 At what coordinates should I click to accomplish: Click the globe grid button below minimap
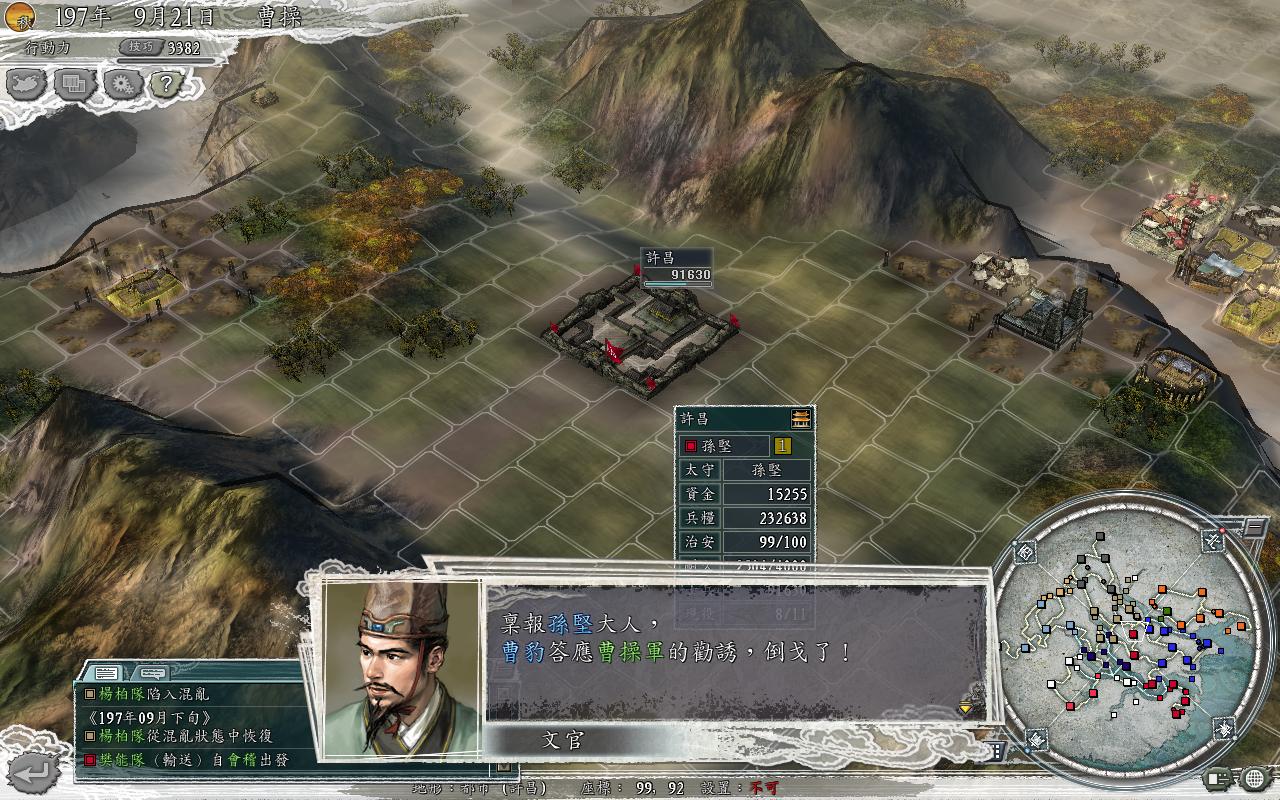point(1251,778)
